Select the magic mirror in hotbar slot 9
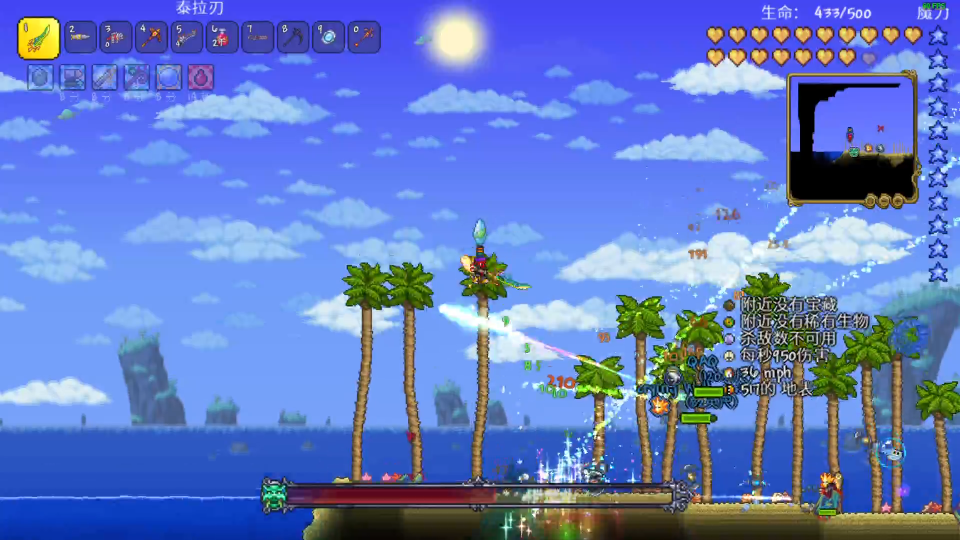960x540 pixels. [328, 38]
